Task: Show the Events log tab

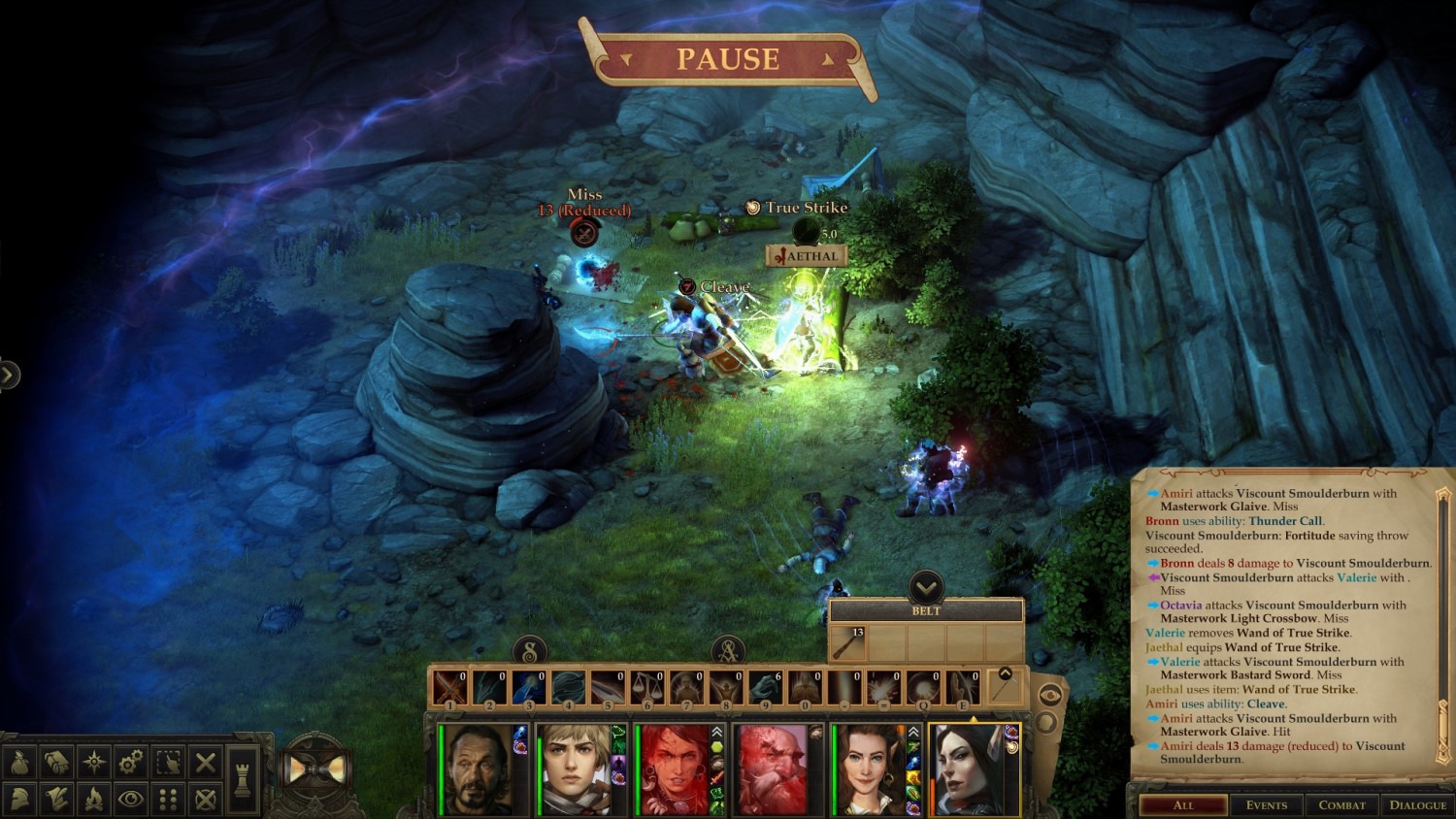Action: point(1266,804)
